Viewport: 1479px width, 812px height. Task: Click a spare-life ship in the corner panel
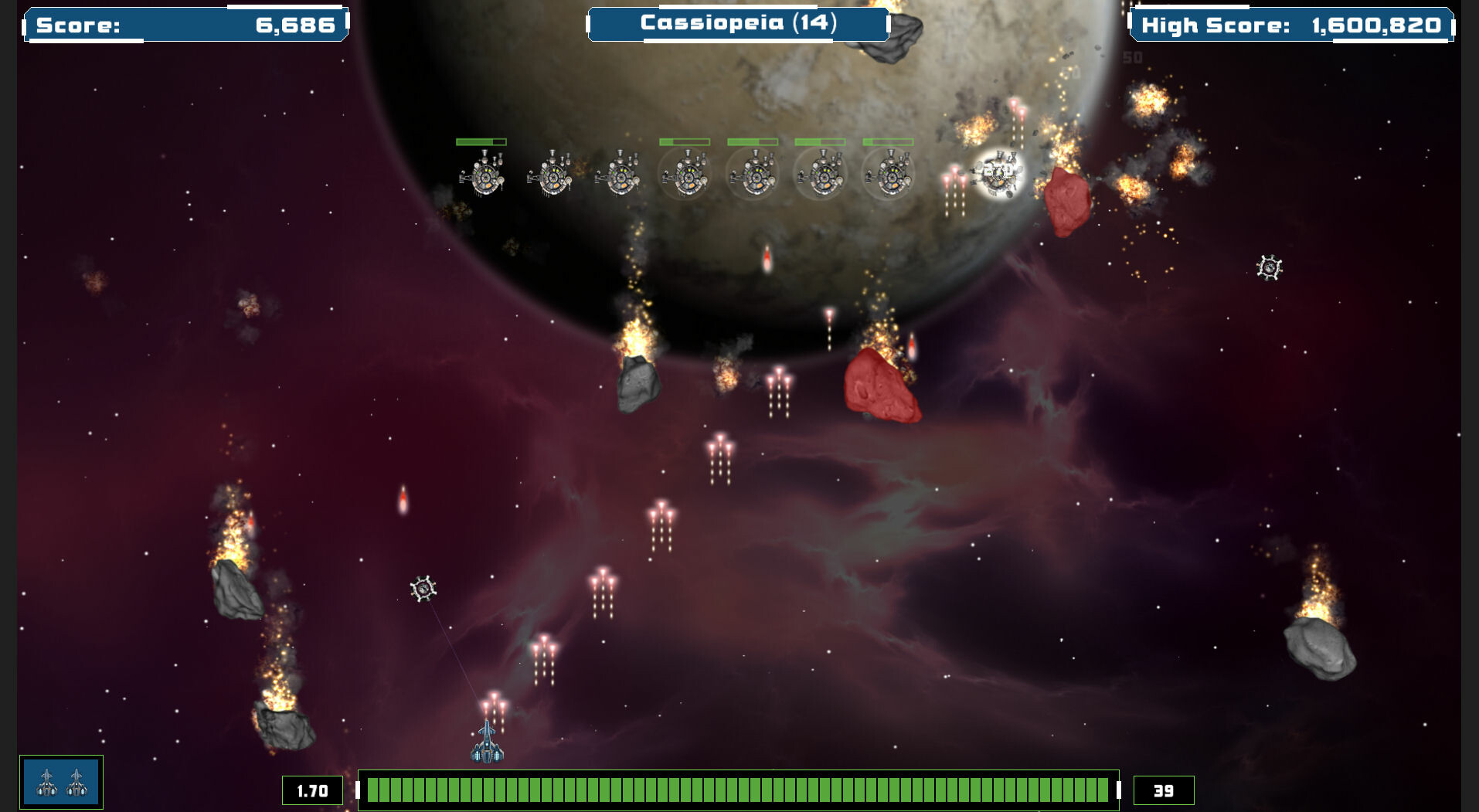point(46,782)
